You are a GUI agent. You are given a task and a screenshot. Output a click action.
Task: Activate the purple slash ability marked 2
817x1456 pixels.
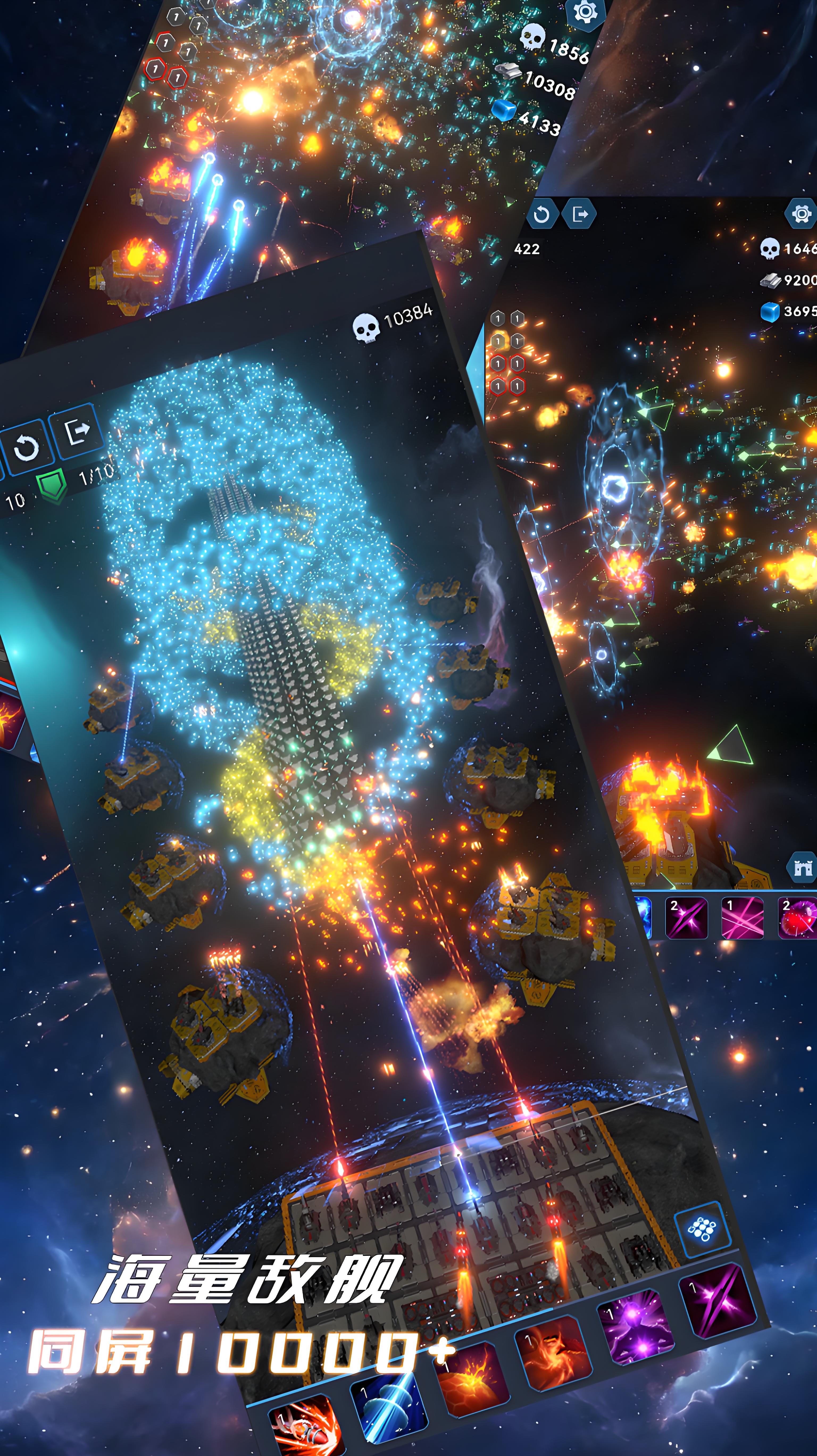[x=687, y=918]
